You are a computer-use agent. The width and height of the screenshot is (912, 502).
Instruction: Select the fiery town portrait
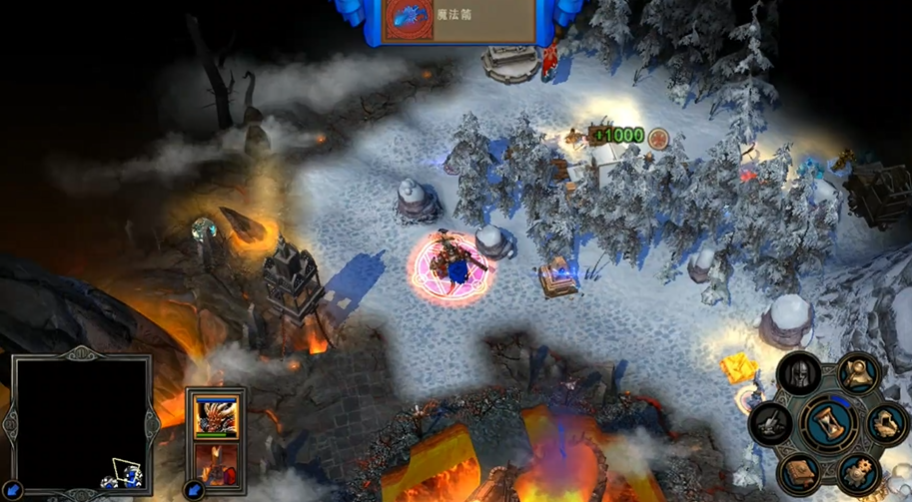[215, 463]
